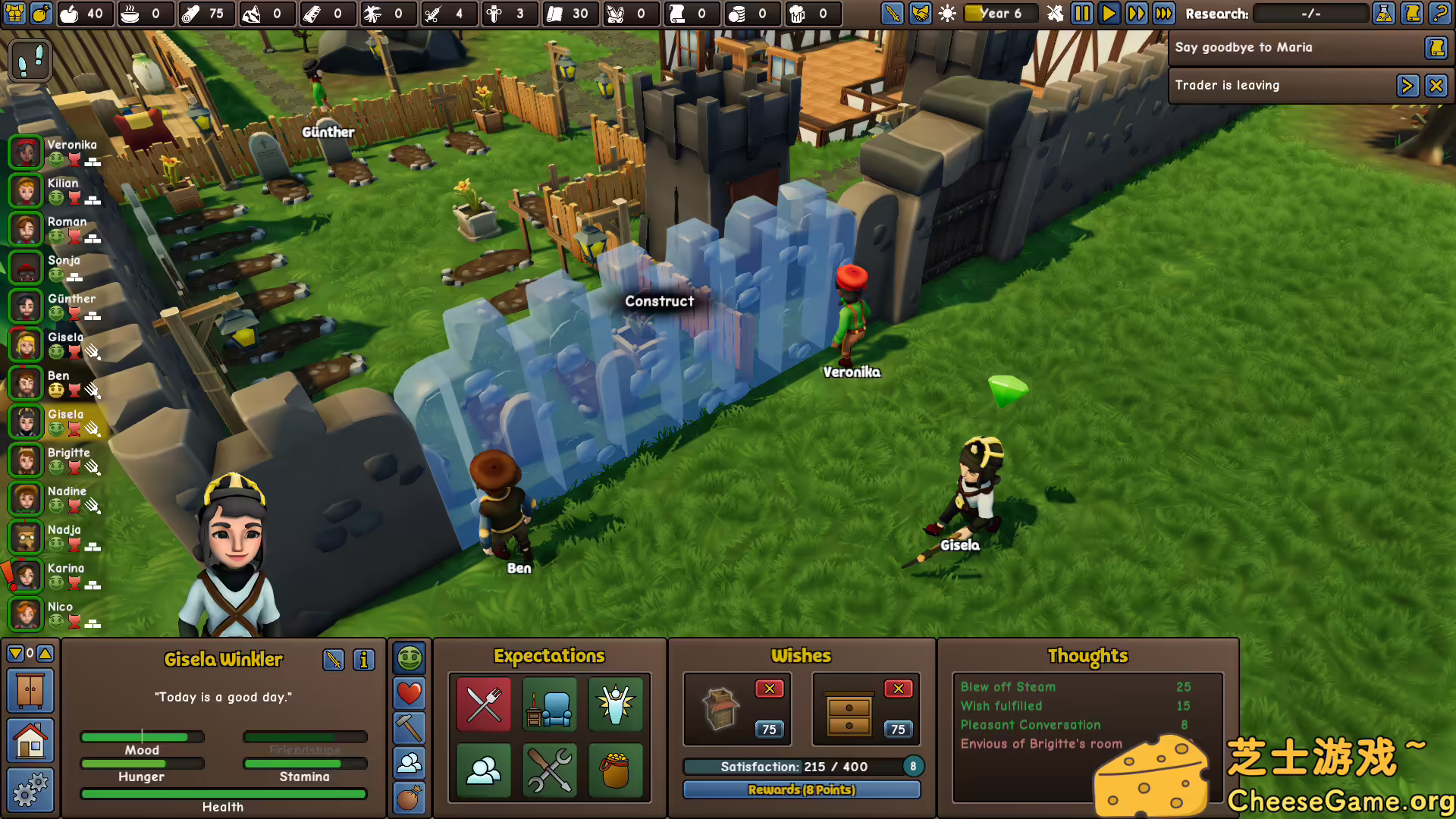1456x819 pixels.
Task: Click the up arrow above the villager list
Action: click(x=45, y=653)
